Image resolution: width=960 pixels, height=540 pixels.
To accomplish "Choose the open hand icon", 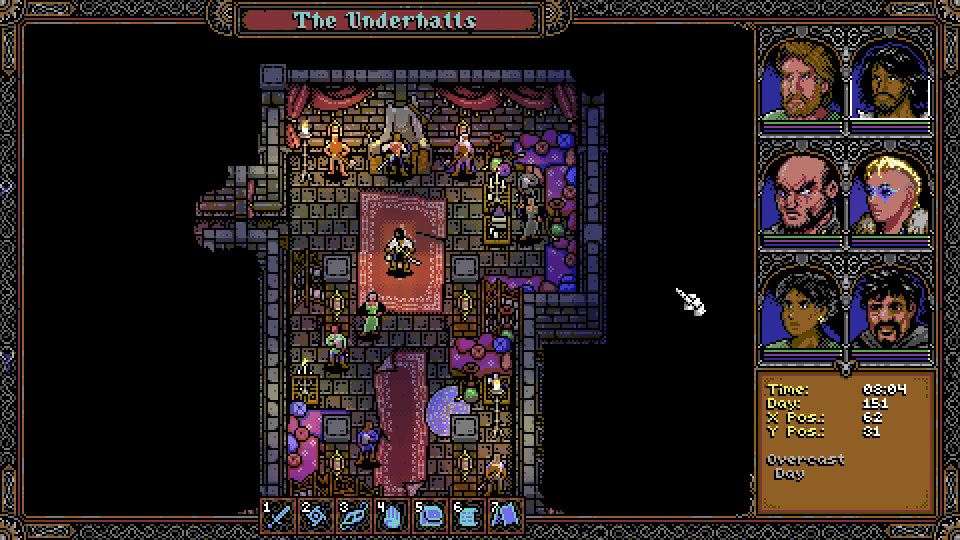I will [x=391, y=514].
